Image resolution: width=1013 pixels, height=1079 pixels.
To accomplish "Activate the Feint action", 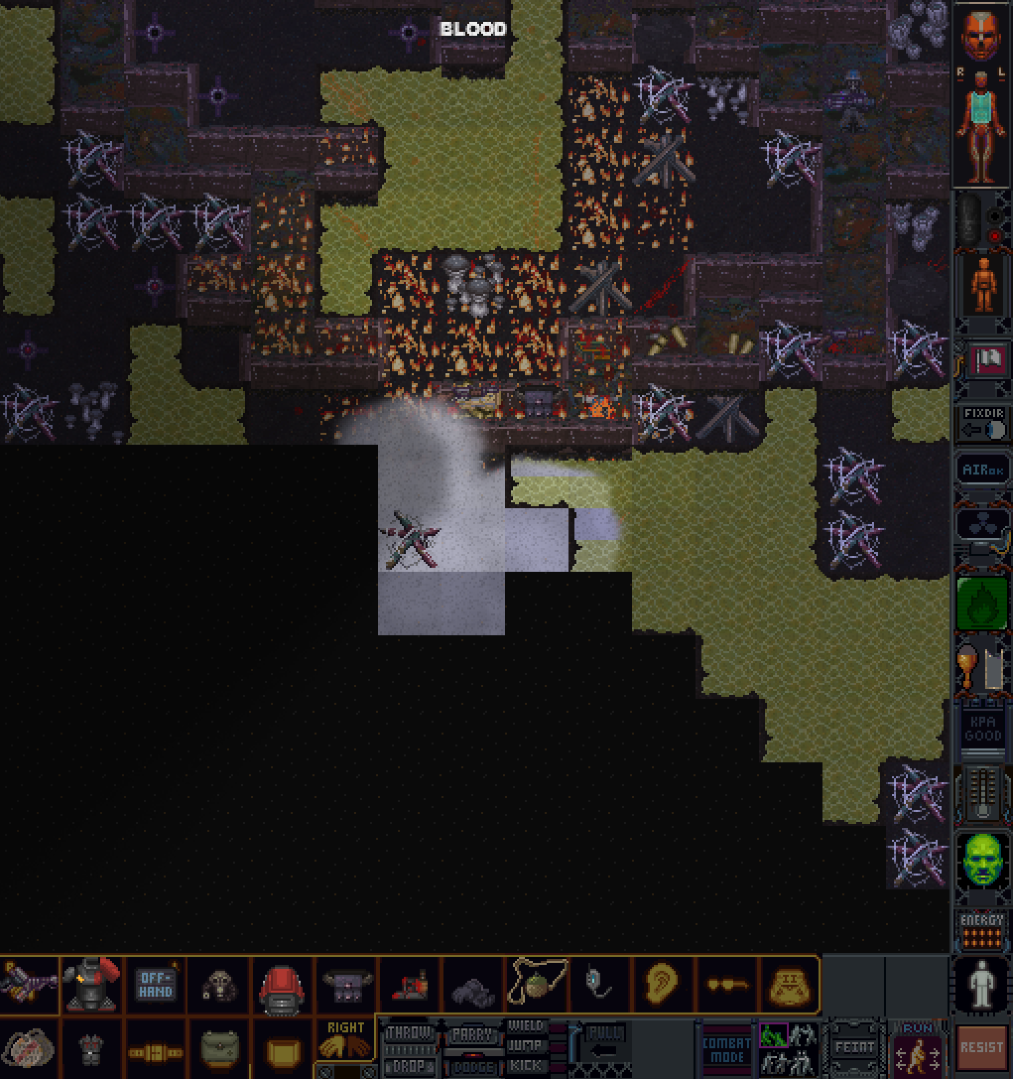I will coord(853,1048).
